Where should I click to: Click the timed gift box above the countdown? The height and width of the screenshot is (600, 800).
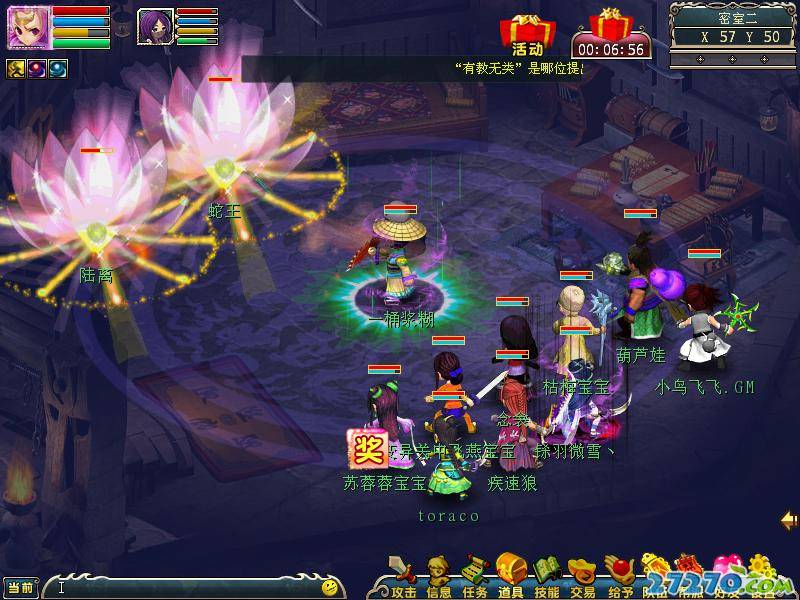(x=608, y=24)
